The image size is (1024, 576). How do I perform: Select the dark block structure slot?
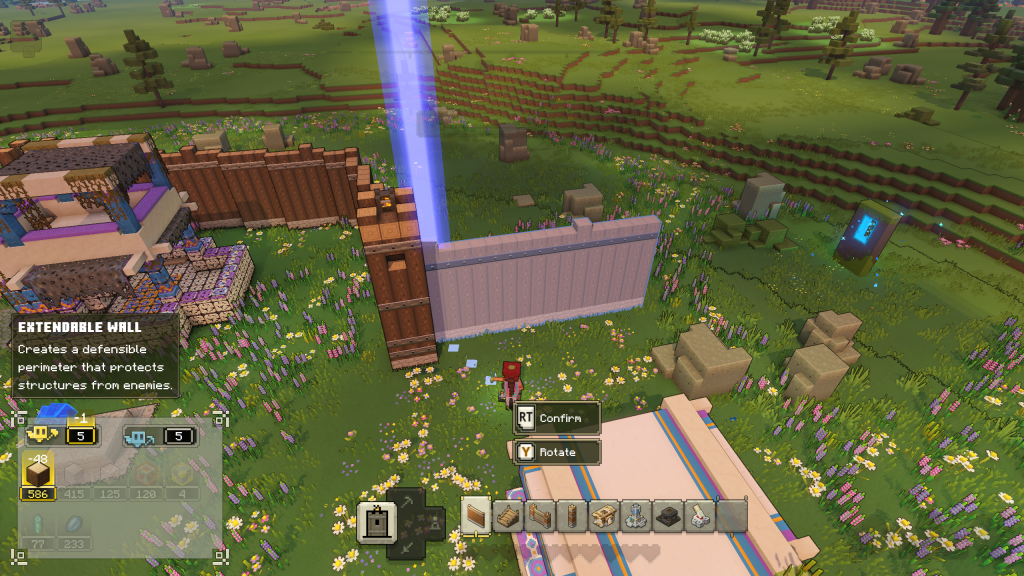(668, 516)
